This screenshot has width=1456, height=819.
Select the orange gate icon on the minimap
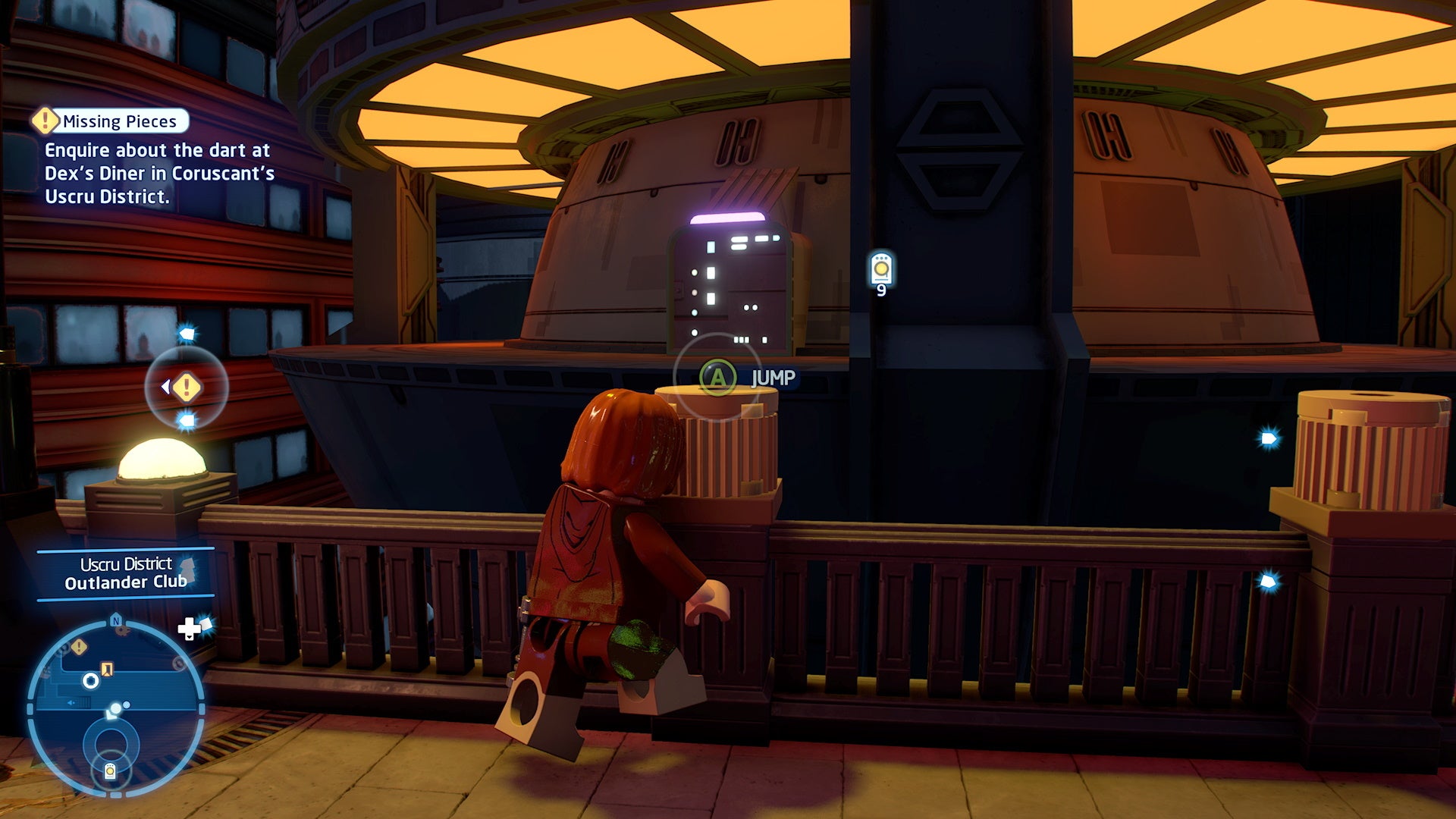pyautogui.click(x=107, y=670)
